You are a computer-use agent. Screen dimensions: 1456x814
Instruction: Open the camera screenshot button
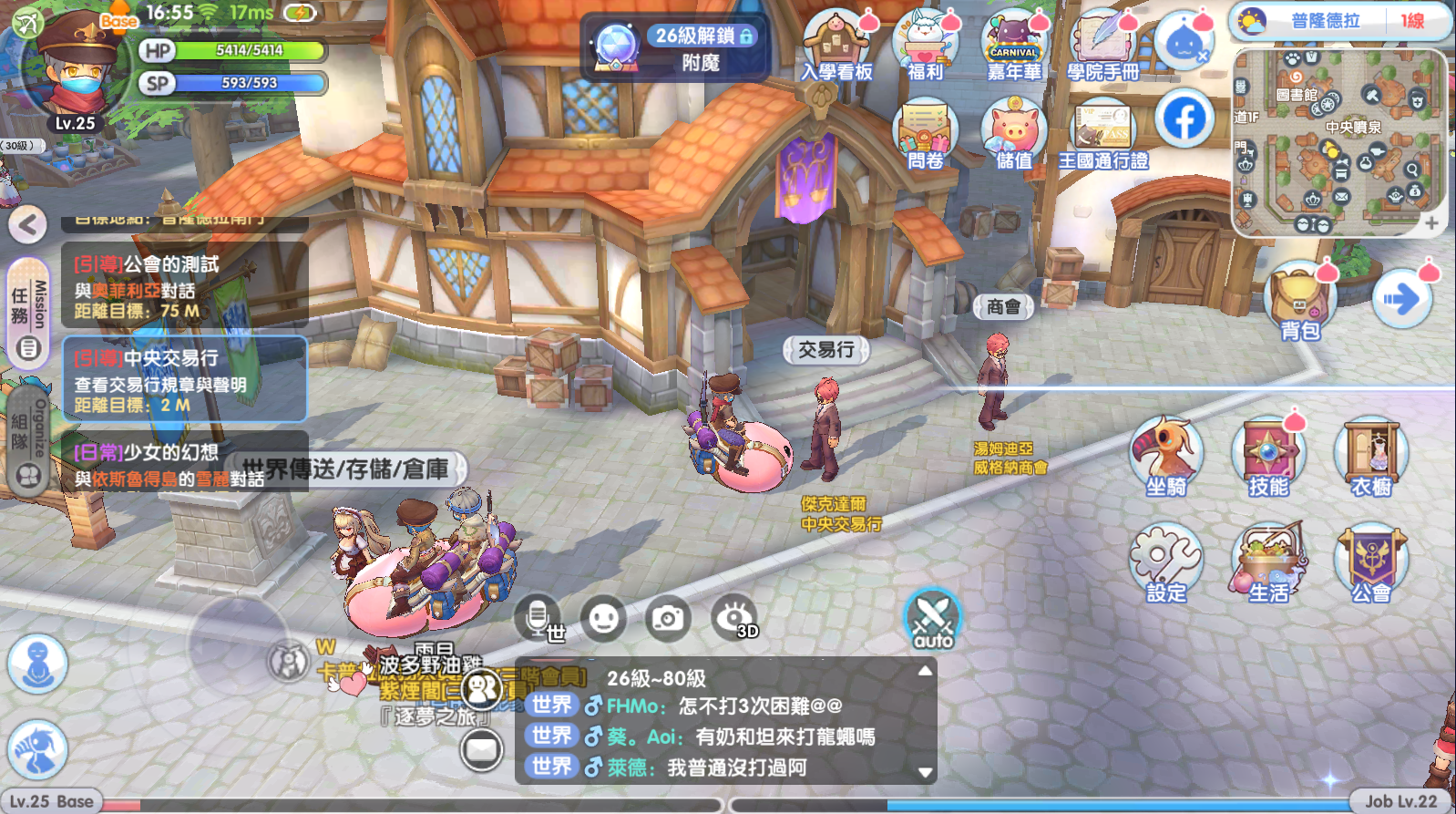coord(668,619)
